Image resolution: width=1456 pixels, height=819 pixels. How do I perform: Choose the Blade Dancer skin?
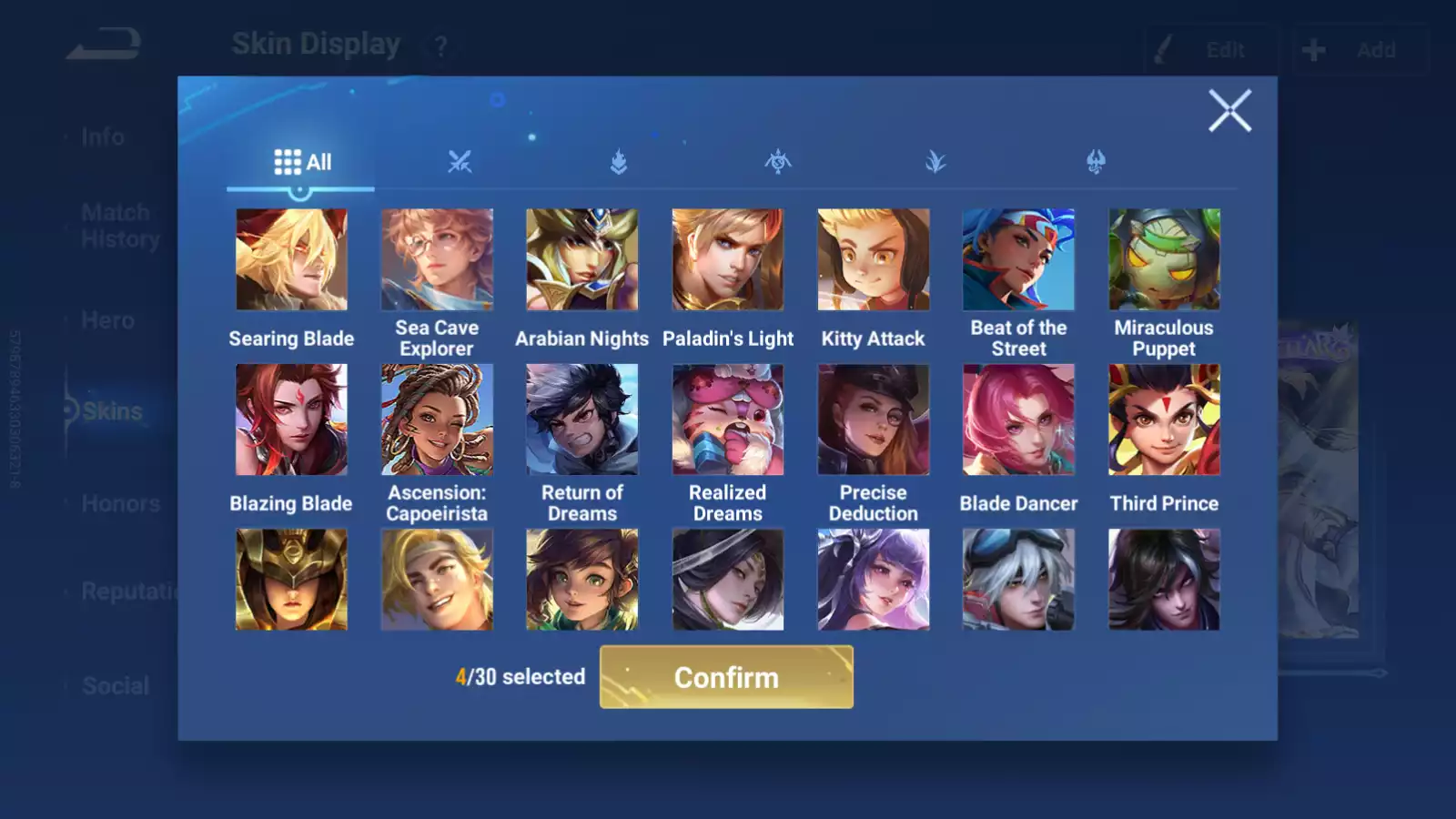(1018, 420)
